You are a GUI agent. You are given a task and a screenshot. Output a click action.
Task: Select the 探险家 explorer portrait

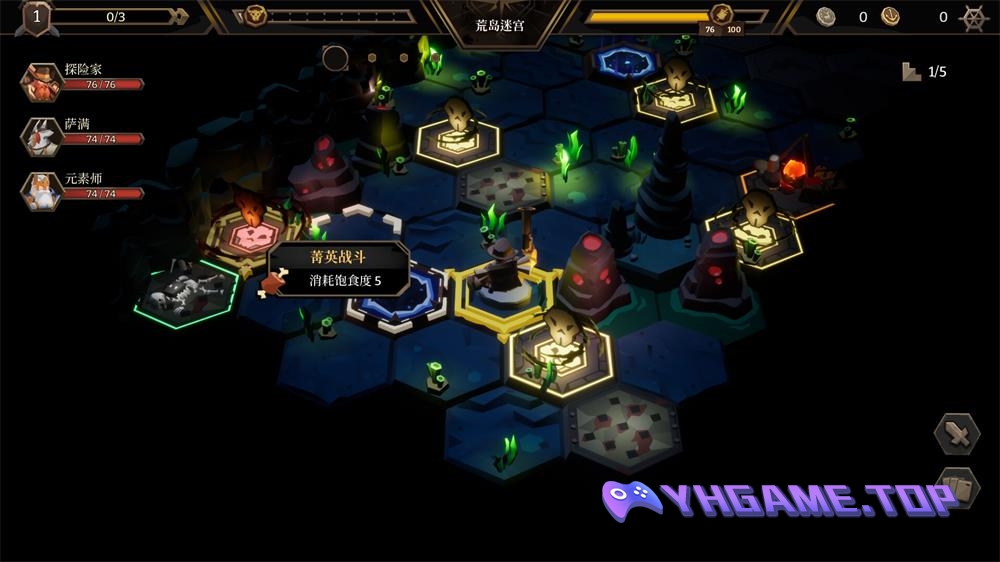tap(41, 82)
